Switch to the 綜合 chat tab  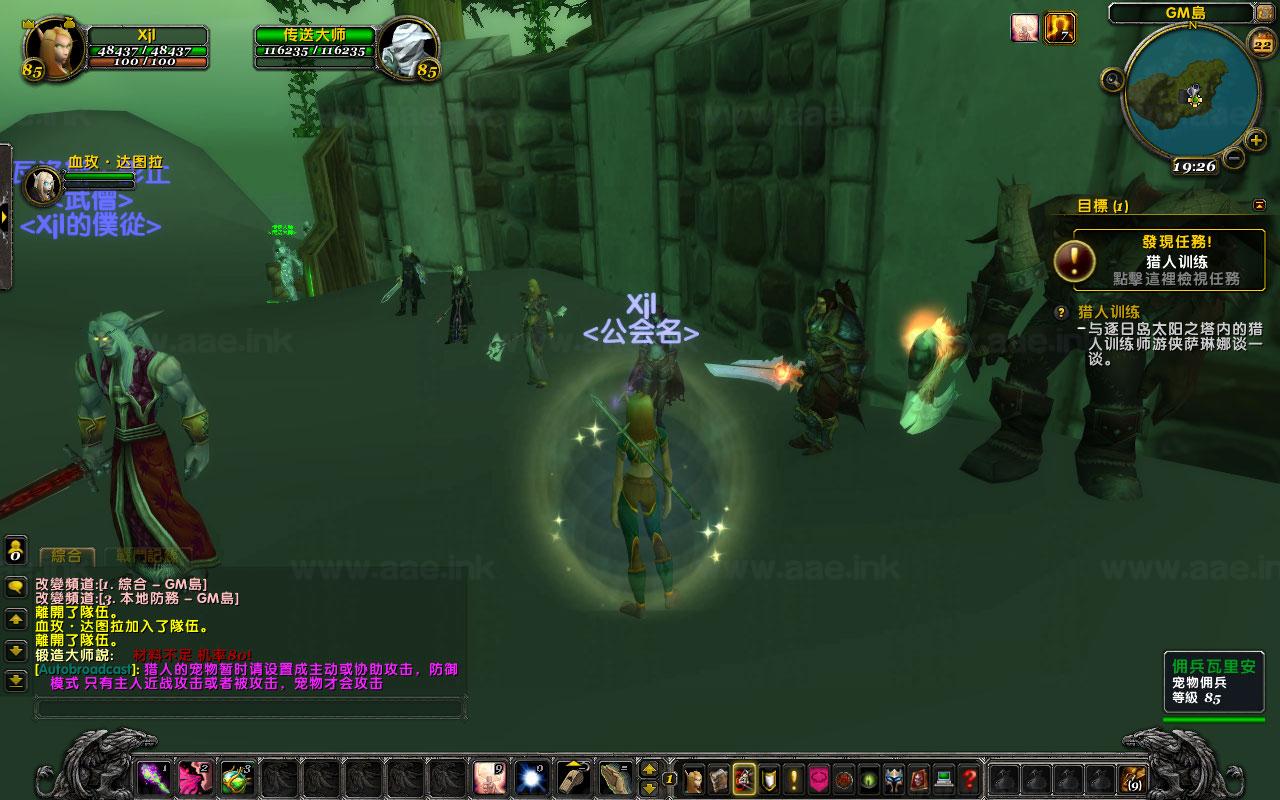66,556
